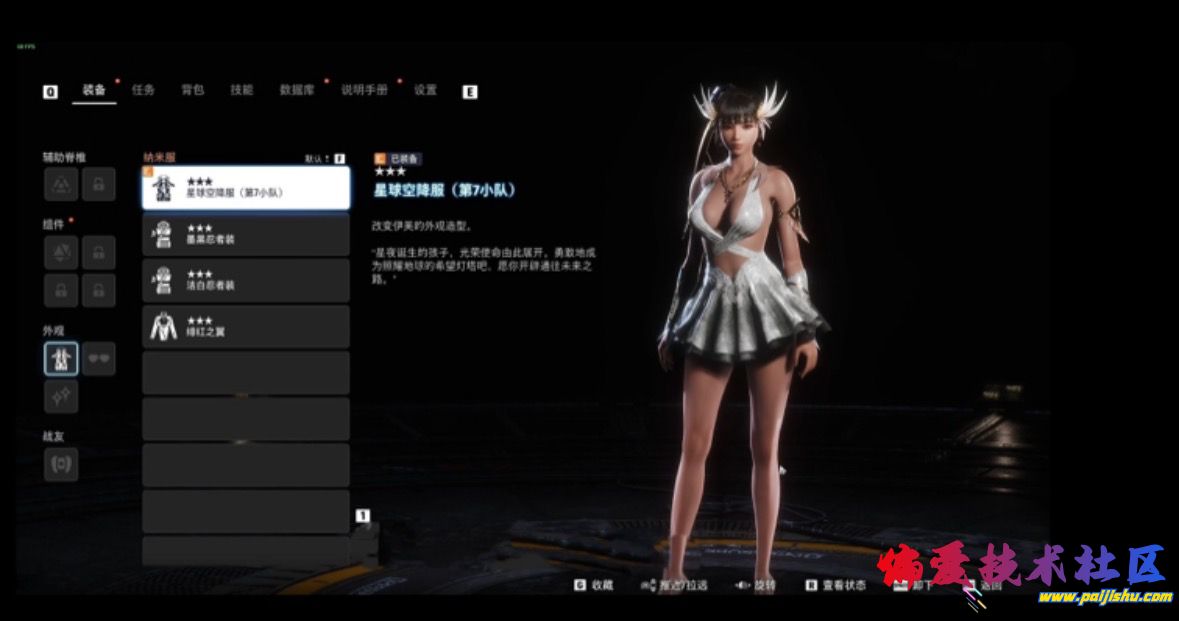The image size is (1179, 621).
Task: Click the 查看状态 (View Status) option
Action: tap(836, 585)
